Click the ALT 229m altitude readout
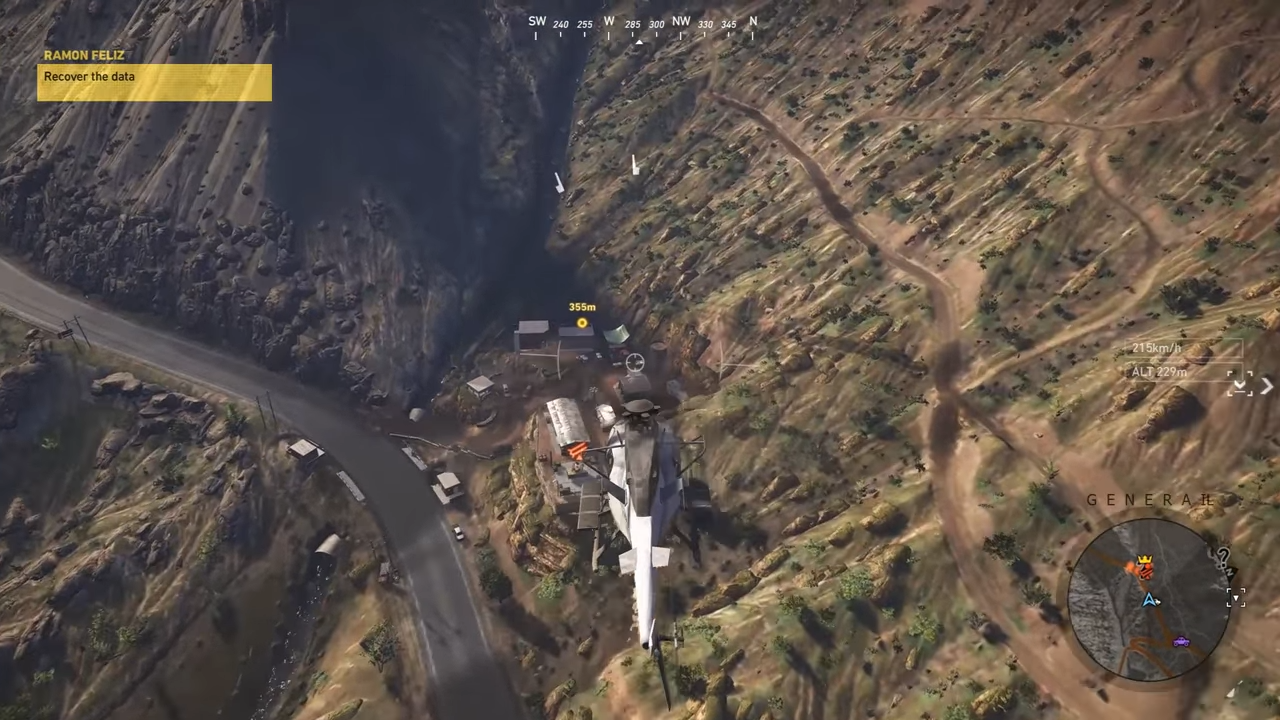This screenshot has width=1280, height=720. coord(1159,371)
